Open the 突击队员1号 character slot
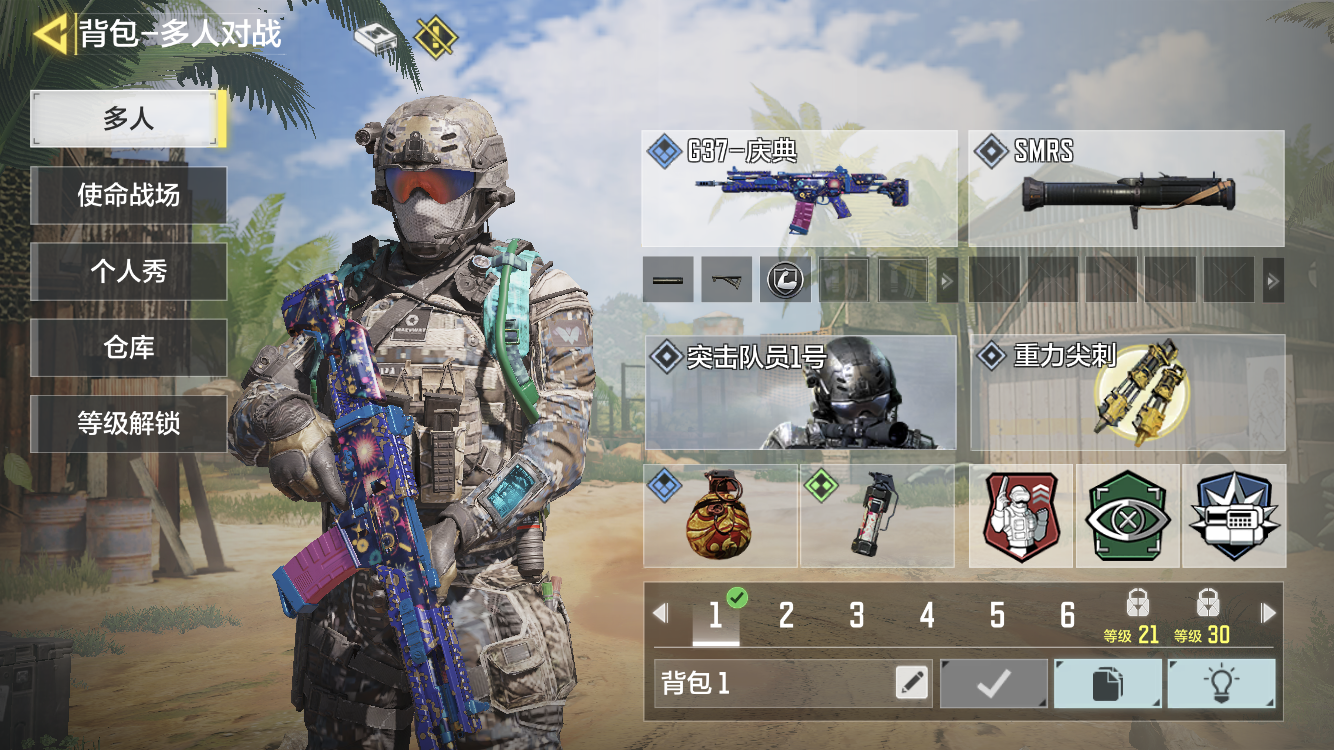1334x750 pixels. (x=800, y=392)
